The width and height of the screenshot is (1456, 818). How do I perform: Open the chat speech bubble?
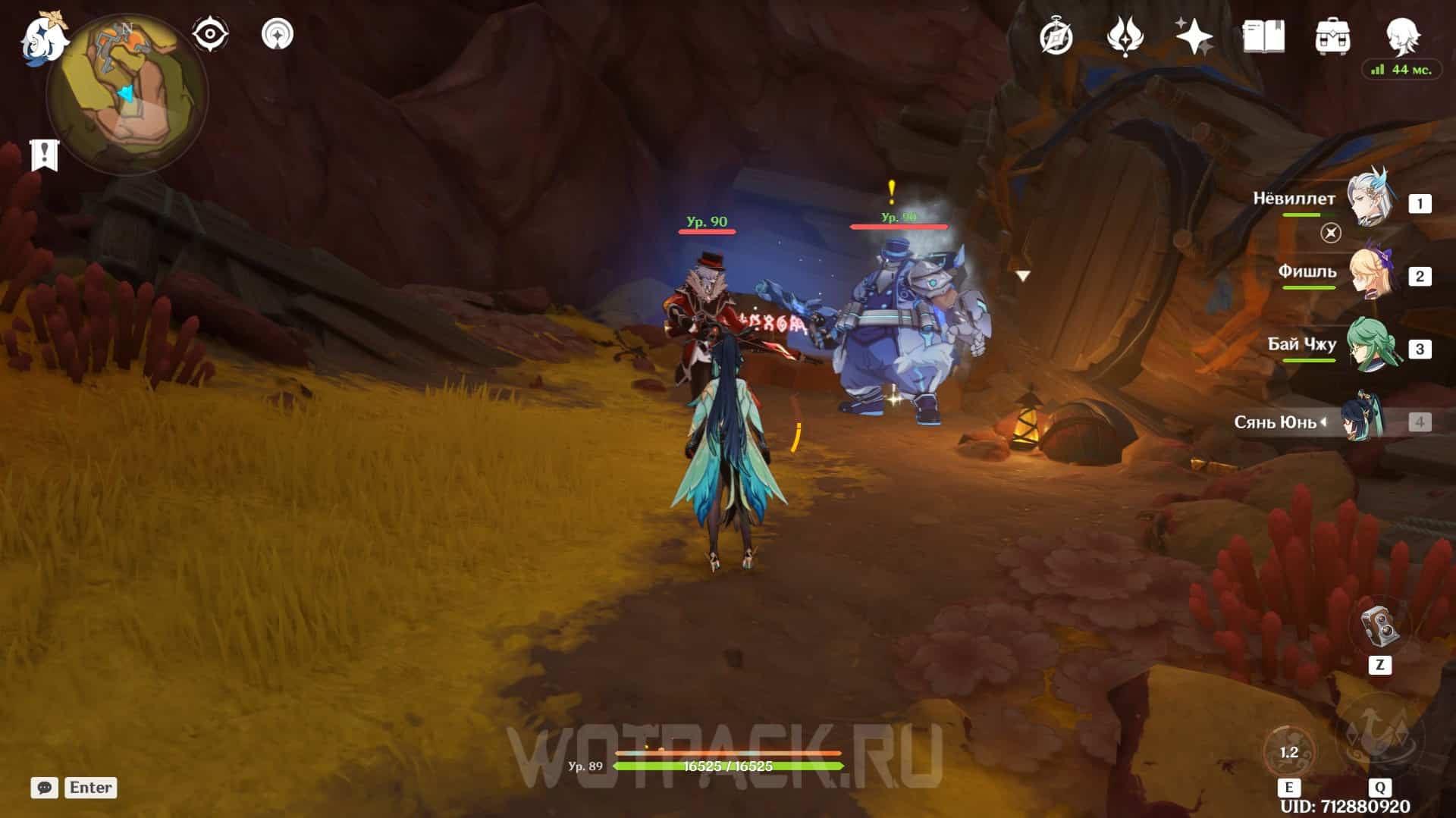[44, 788]
